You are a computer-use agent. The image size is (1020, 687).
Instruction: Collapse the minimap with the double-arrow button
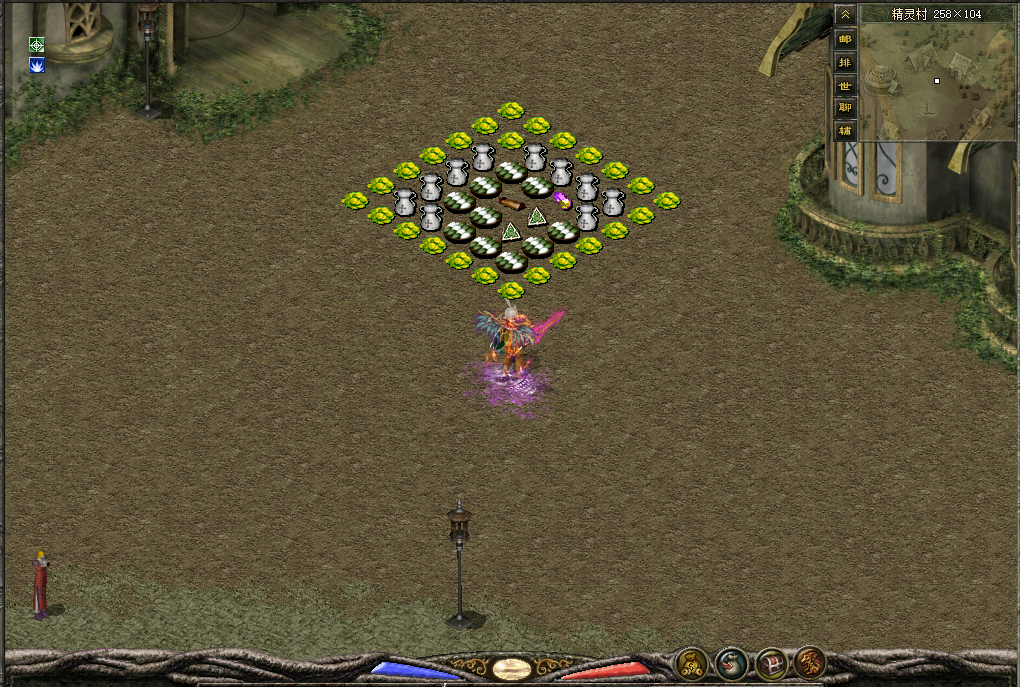point(845,15)
